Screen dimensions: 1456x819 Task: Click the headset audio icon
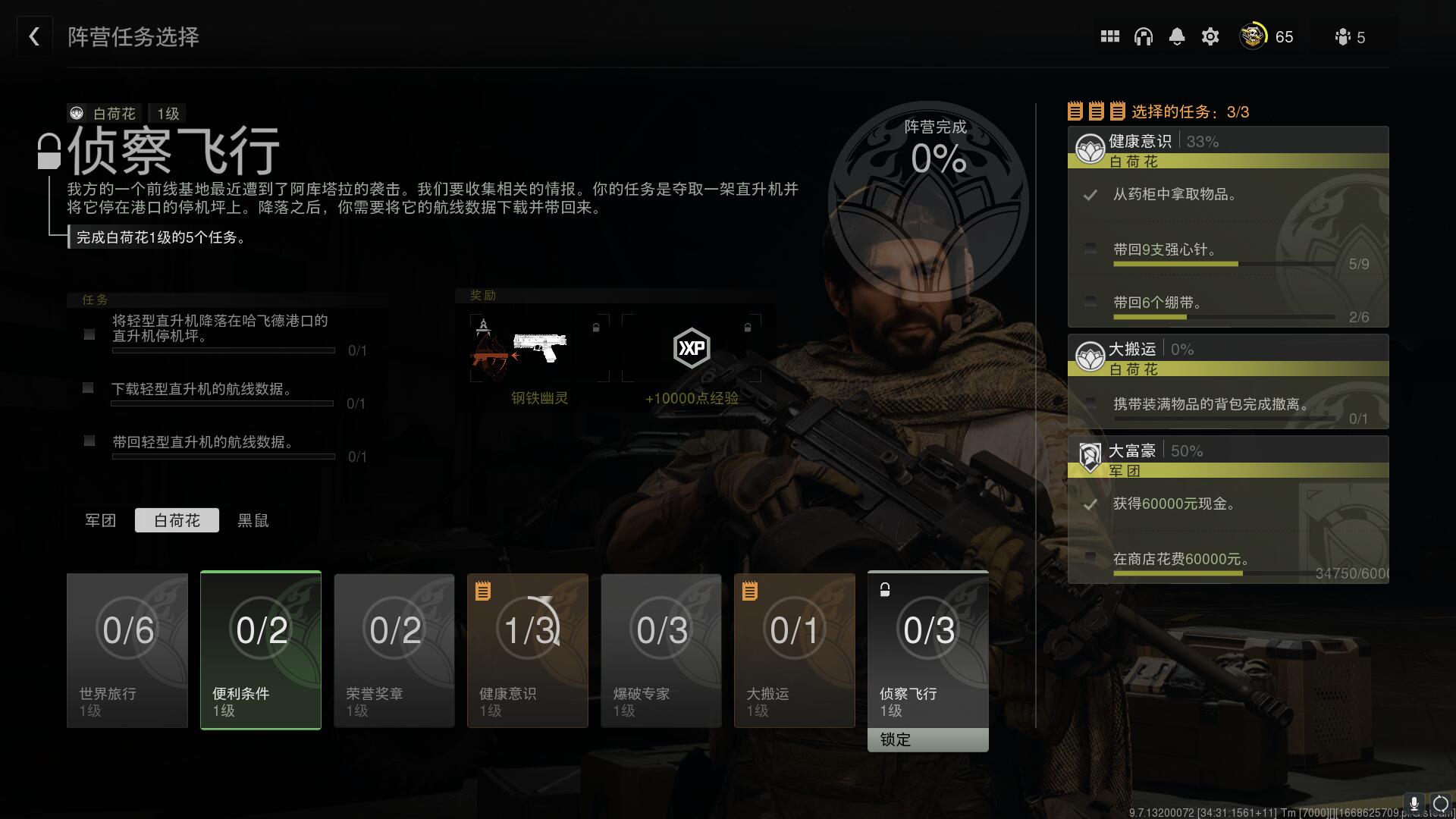(x=1144, y=36)
